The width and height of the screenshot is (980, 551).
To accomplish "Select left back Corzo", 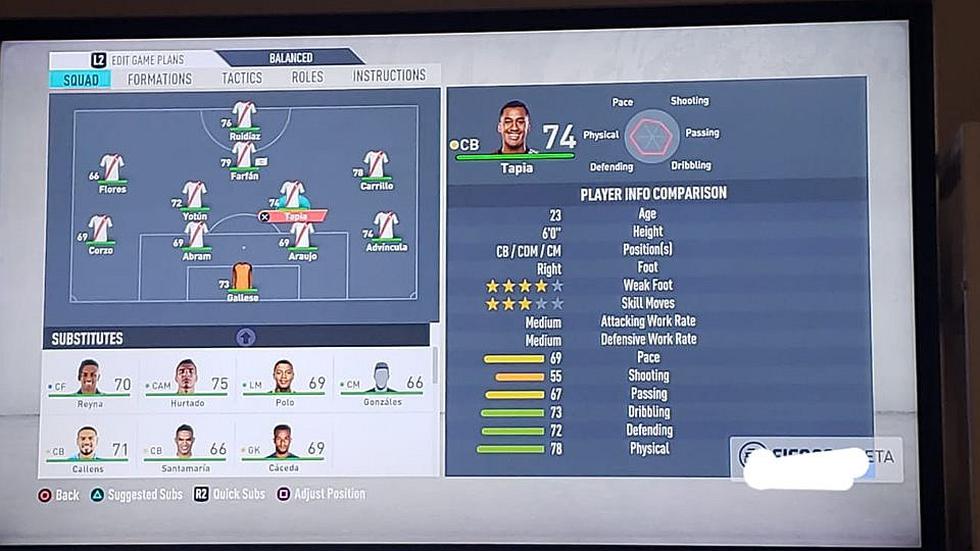I will pos(100,231).
